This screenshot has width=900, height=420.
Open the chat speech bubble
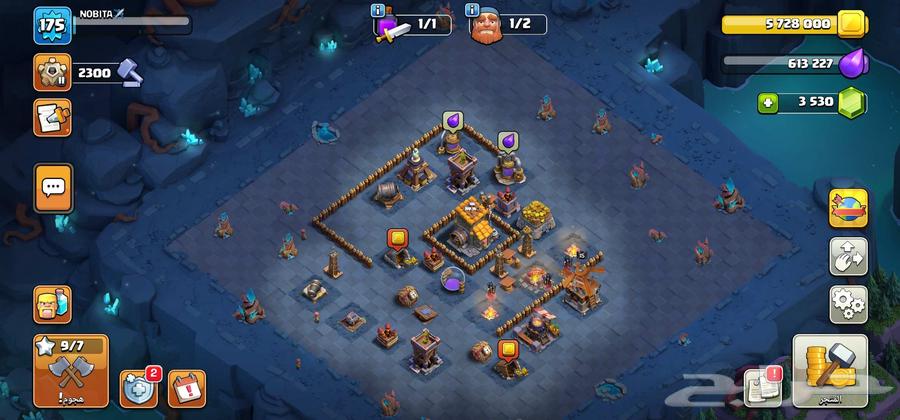tap(53, 187)
